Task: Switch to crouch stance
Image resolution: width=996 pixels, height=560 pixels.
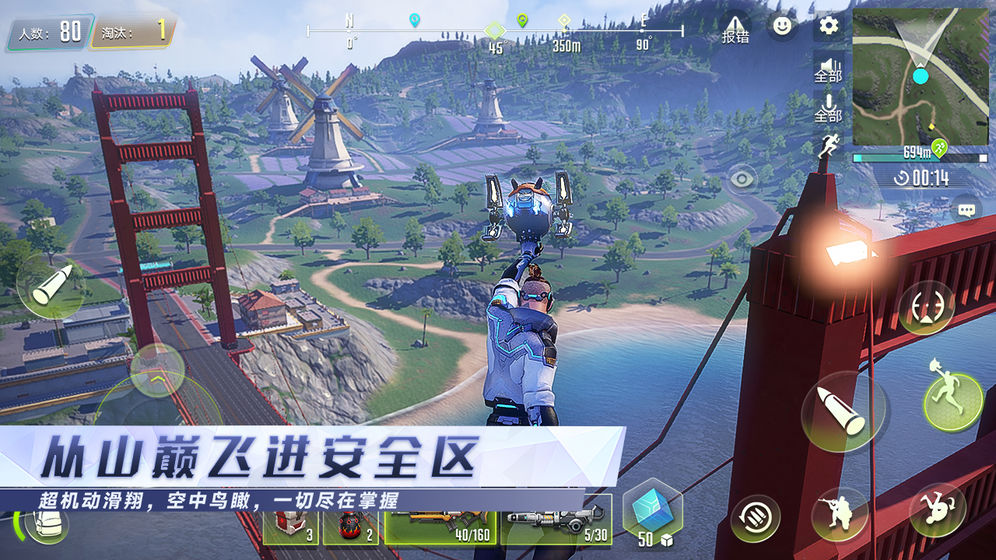Action: [x=839, y=514]
